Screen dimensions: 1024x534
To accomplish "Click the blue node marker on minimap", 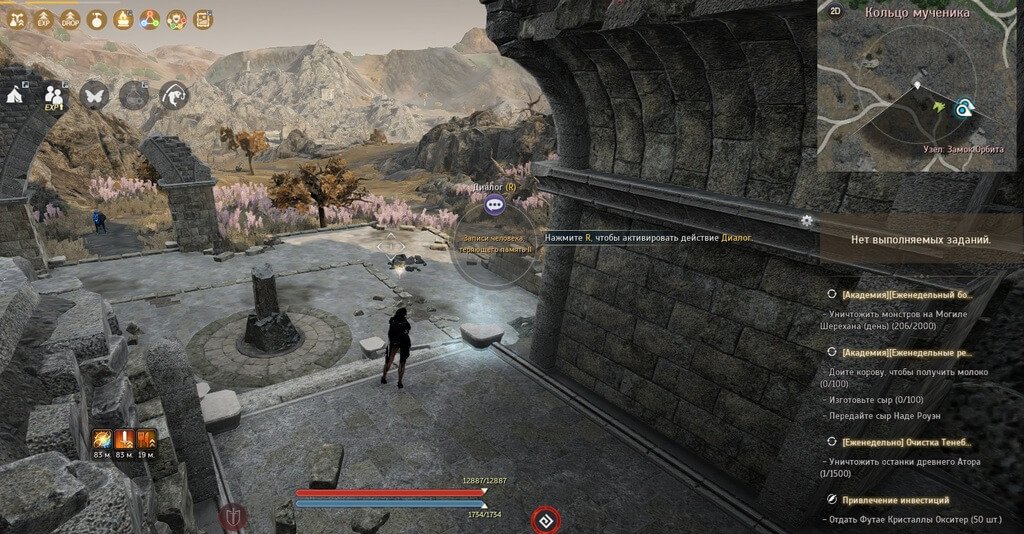I will click(x=963, y=107).
